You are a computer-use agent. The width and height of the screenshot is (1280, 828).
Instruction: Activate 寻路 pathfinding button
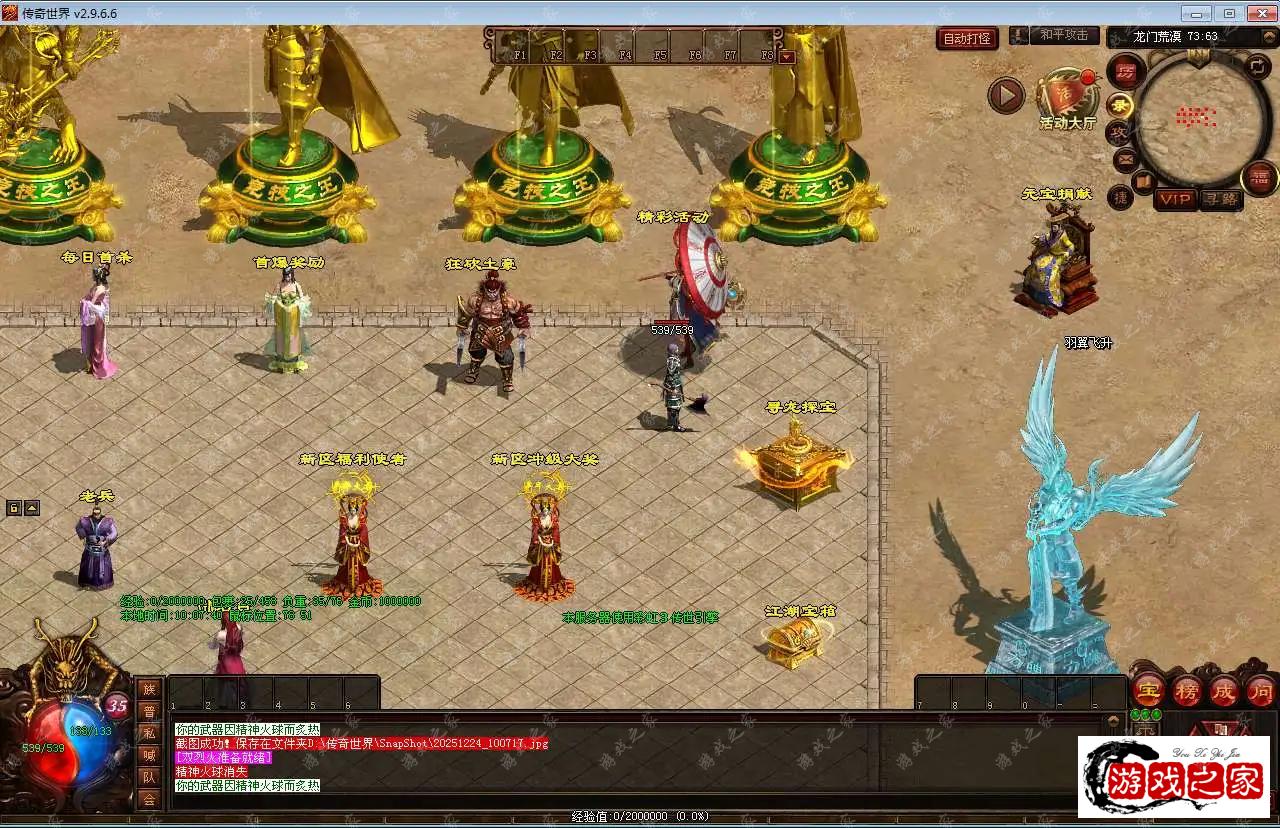click(x=1220, y=199)
